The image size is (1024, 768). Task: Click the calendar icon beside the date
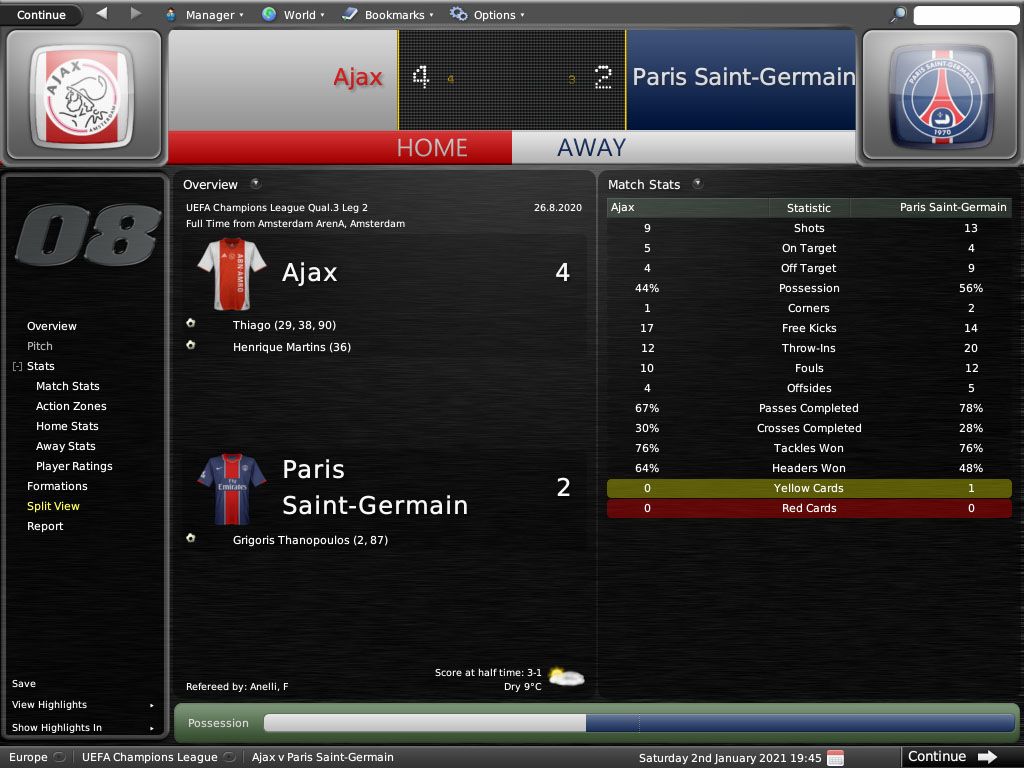[836, 758]
